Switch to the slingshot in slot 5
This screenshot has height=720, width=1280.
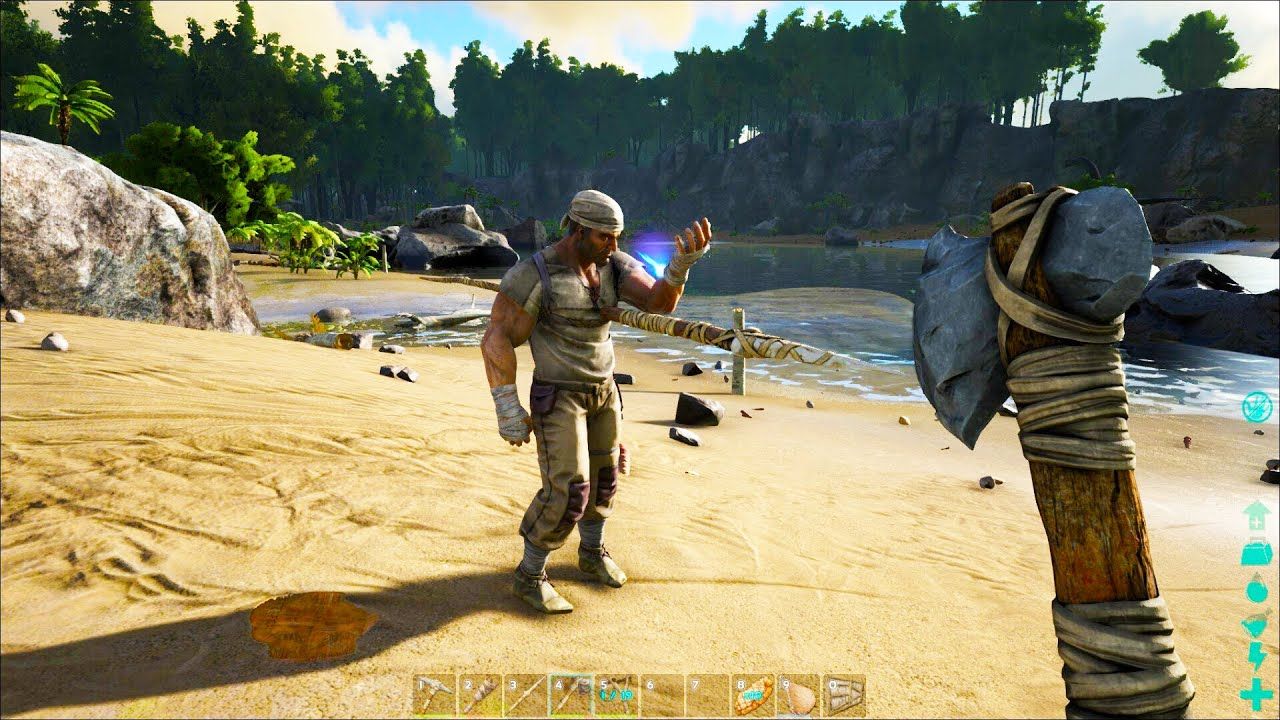[615, 694]
